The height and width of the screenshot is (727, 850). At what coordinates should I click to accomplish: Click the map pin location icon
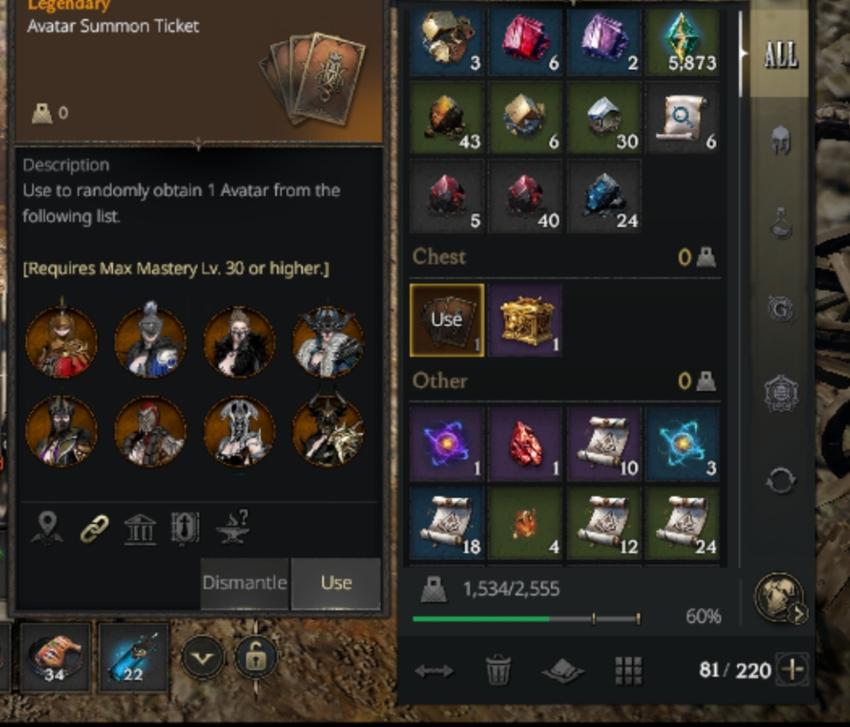pyautogui.click(x=47, y=529)
